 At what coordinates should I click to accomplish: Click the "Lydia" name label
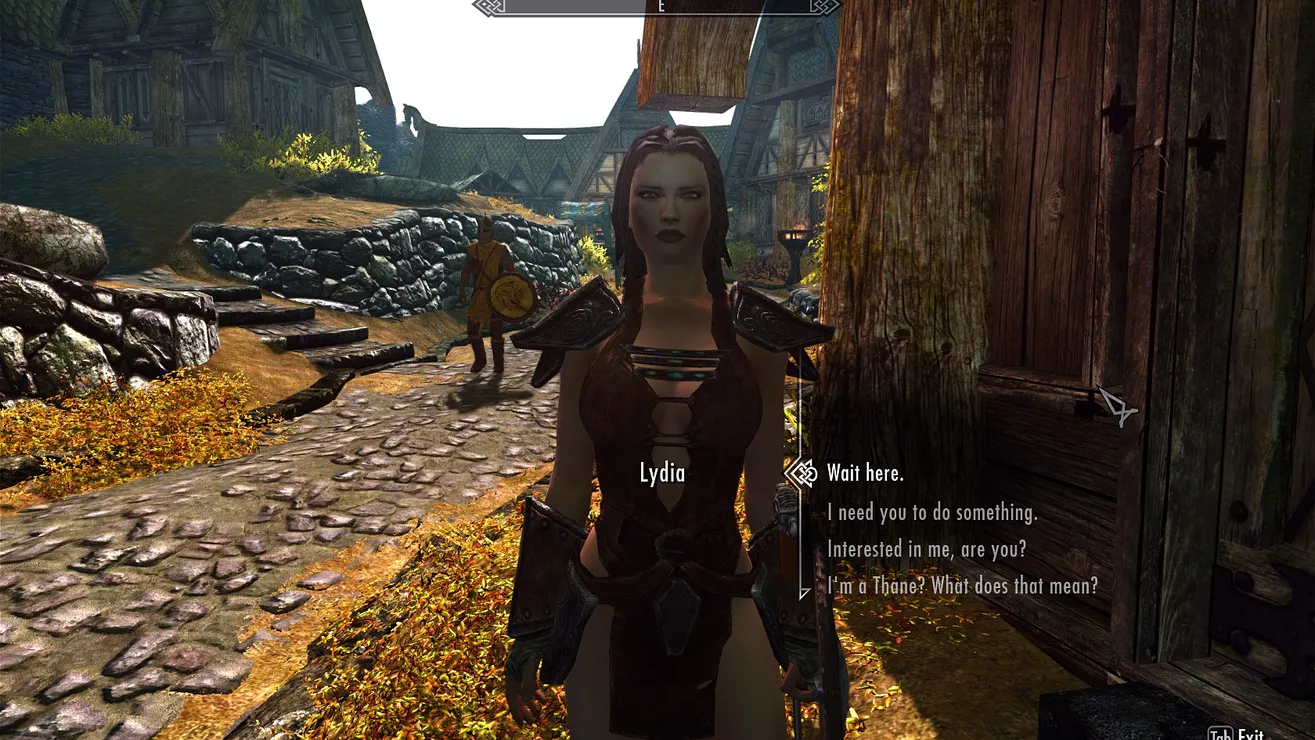pyautogui.click(x=661, y=473)
